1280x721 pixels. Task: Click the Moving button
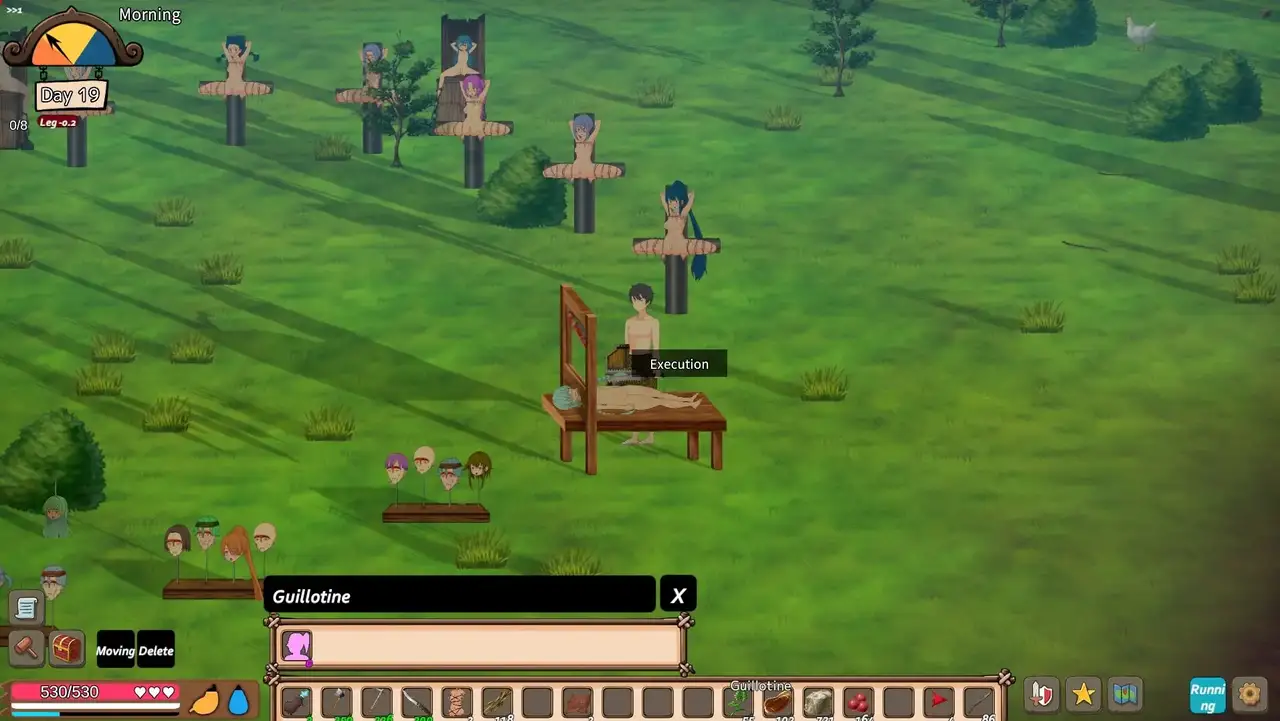point(115,651)
